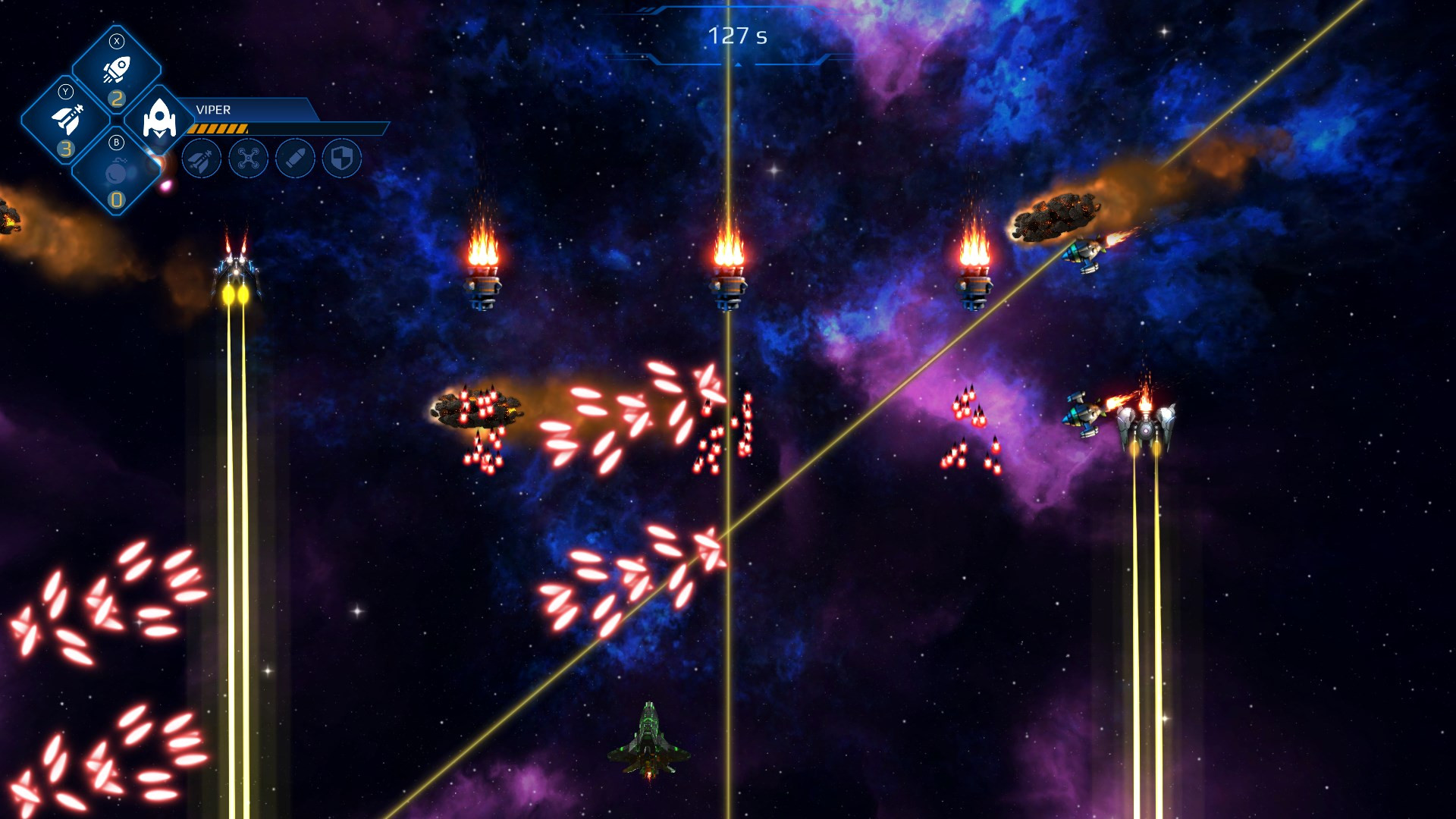Click the missile upgrade circle icon
This screenshot has height=819, width=1456.
point(202,159)
